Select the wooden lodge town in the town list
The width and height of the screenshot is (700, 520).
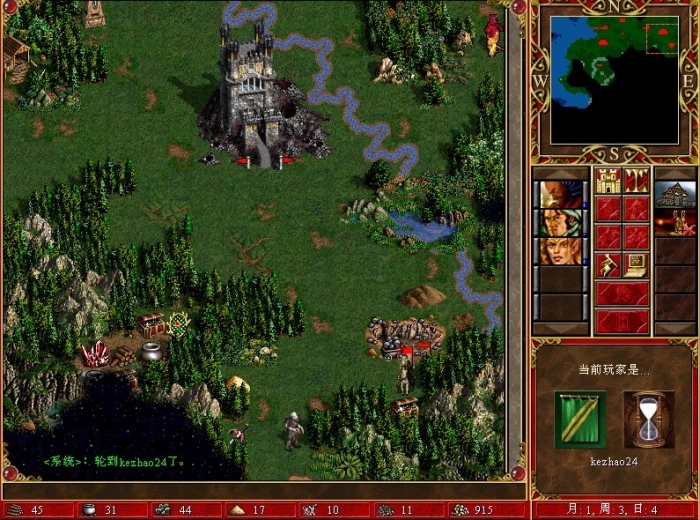(x=676, y=194)
